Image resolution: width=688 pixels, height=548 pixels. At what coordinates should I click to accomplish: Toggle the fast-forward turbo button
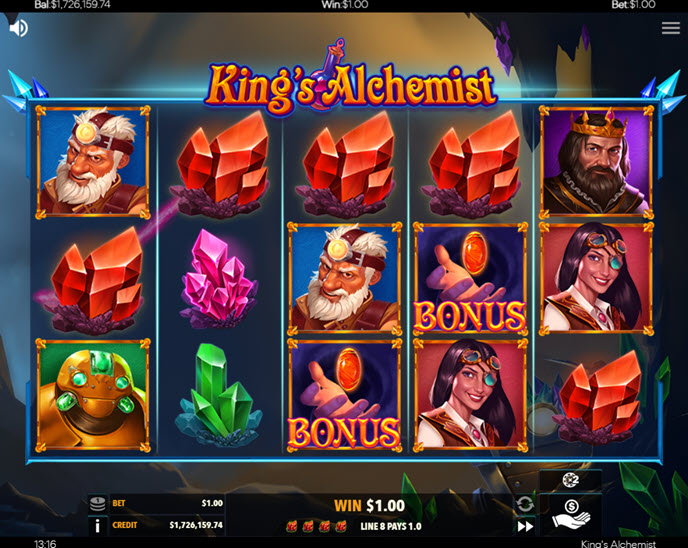click(x=524, y=526)
